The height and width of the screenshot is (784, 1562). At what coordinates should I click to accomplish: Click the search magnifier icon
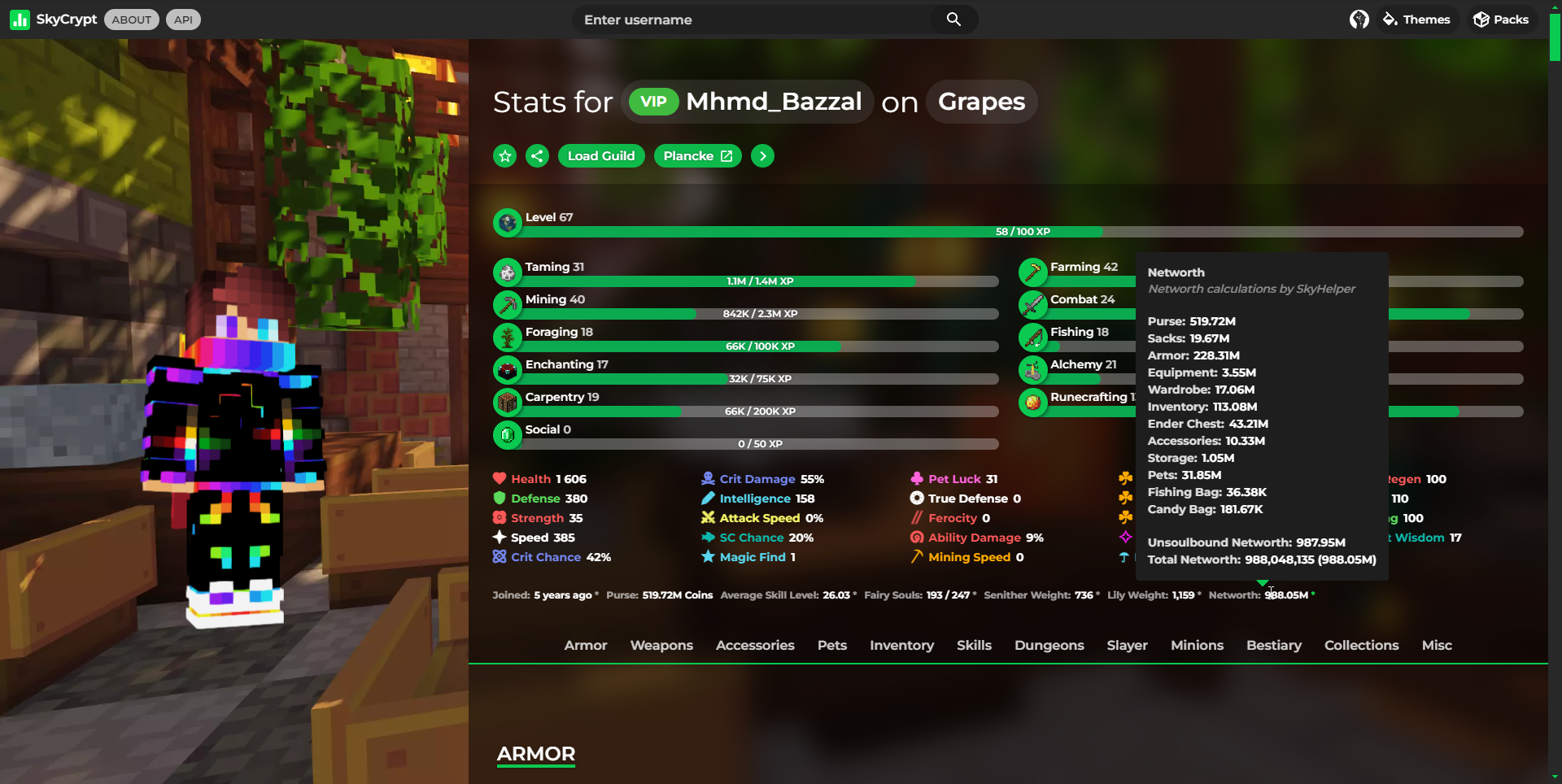point(952,19)
